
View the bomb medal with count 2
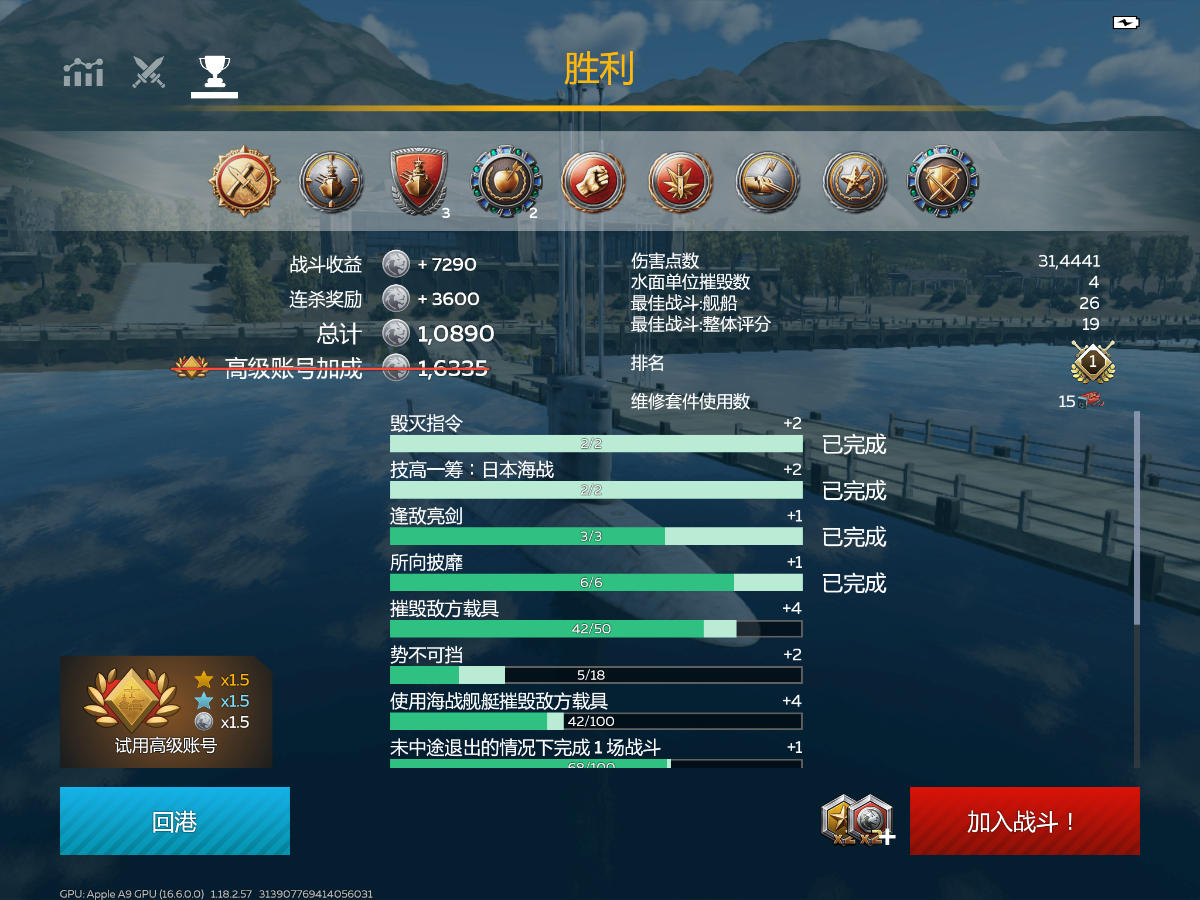506,181
